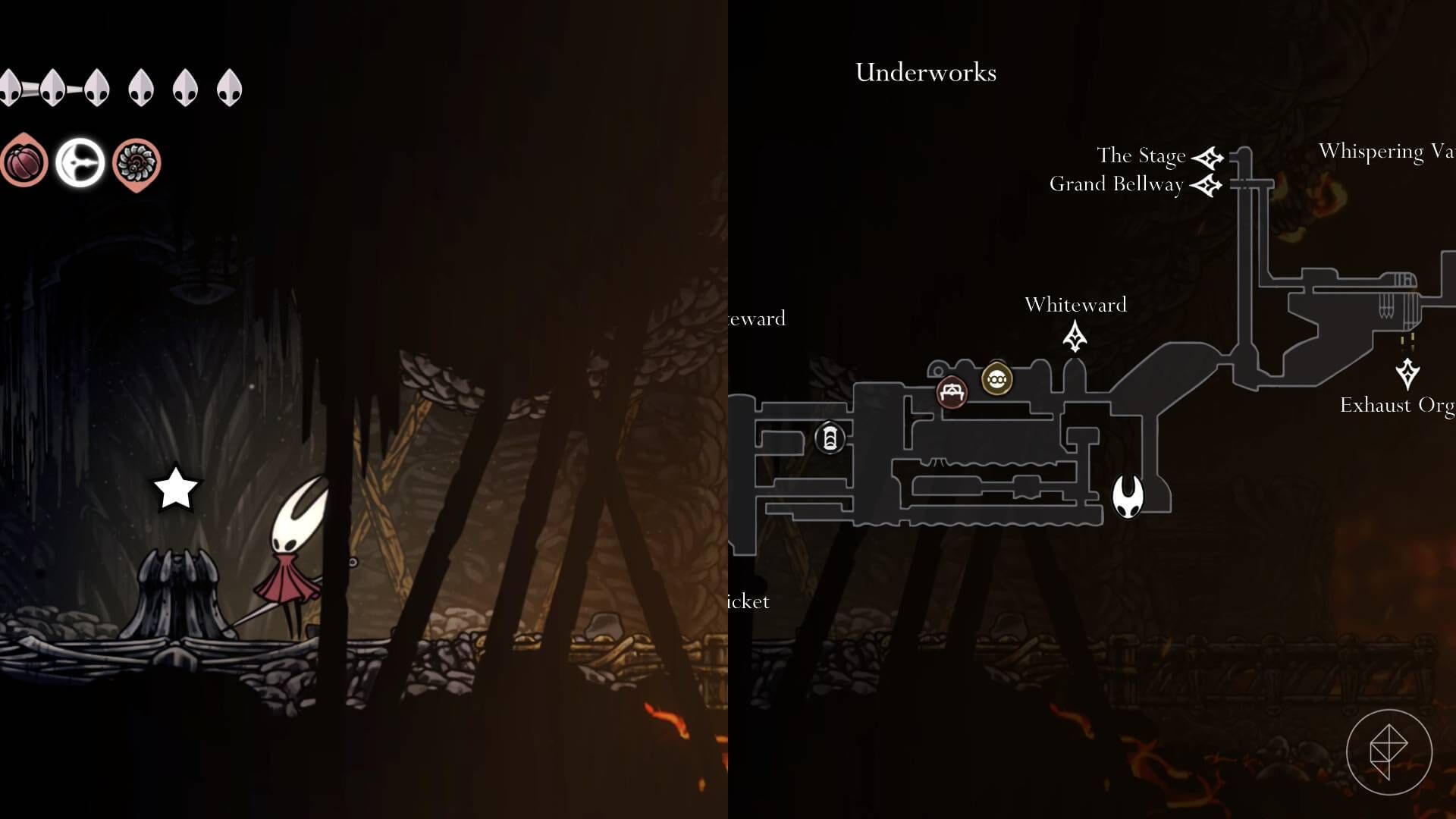Open the Underworks title heading

926,73
